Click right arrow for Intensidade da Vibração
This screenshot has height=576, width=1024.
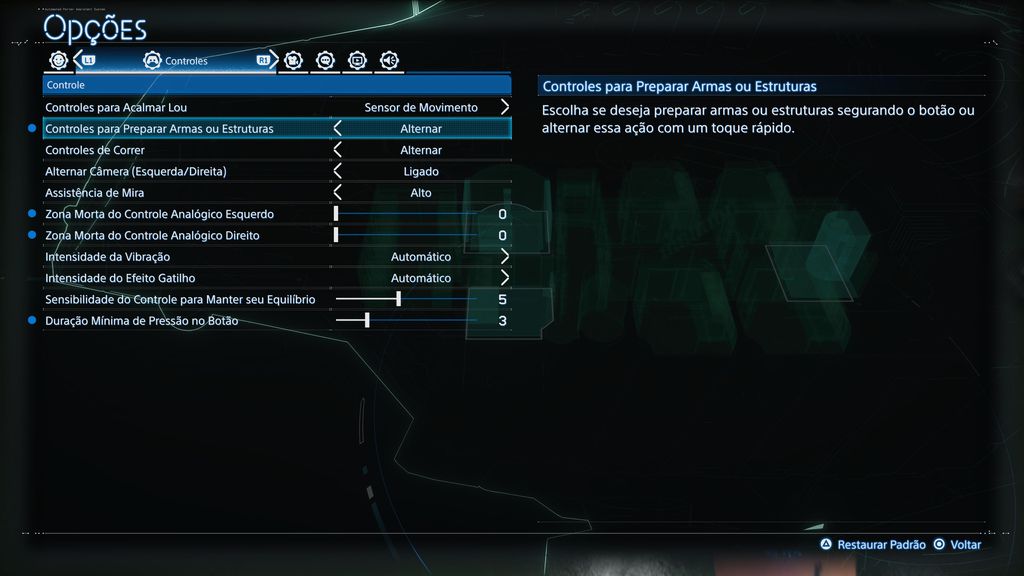[504, 257]
